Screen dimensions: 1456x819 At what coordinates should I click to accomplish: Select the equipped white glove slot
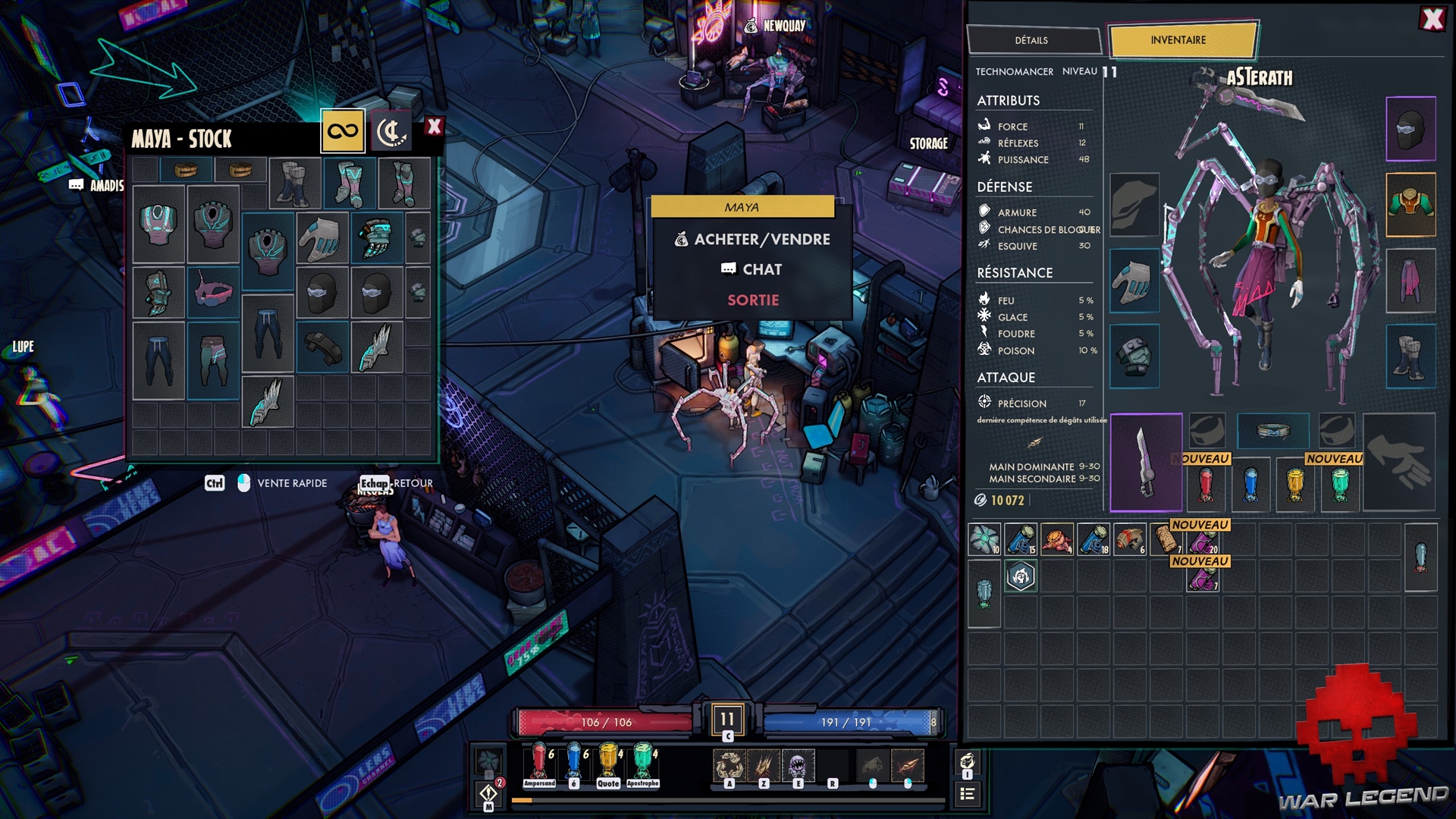click(1134, 281)
